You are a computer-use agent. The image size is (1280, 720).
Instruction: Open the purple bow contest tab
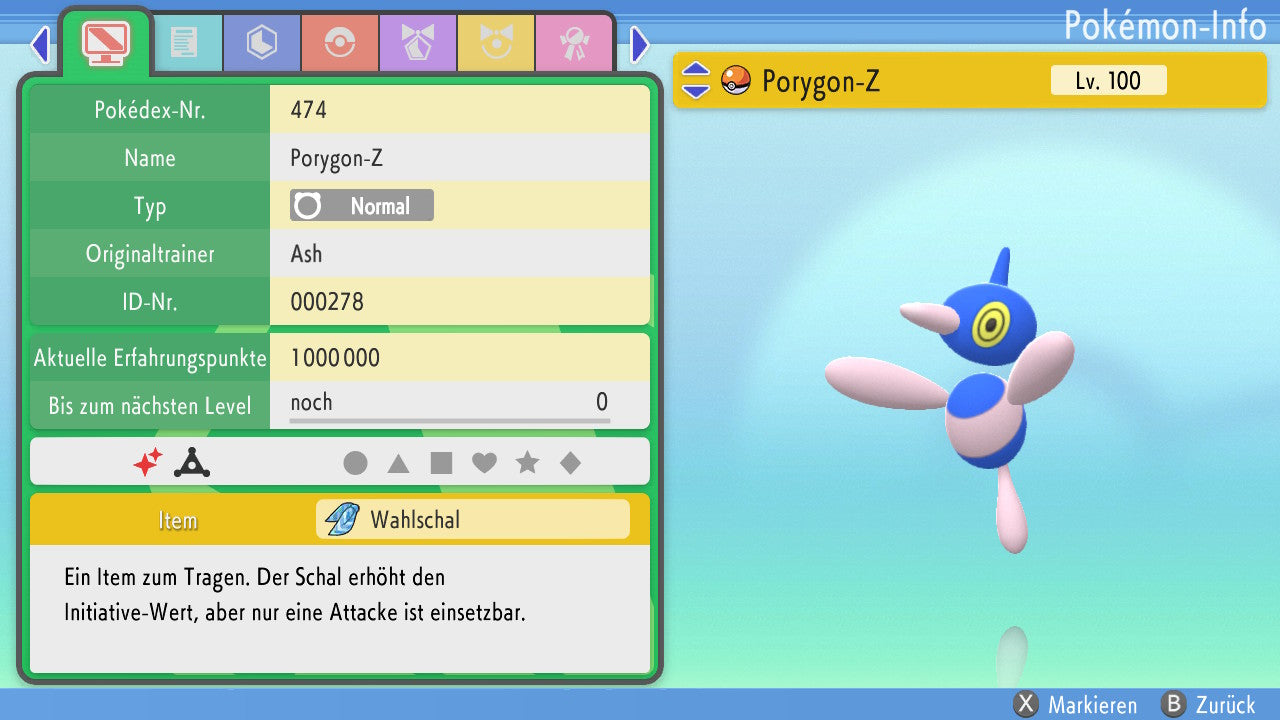click(417, 43)
